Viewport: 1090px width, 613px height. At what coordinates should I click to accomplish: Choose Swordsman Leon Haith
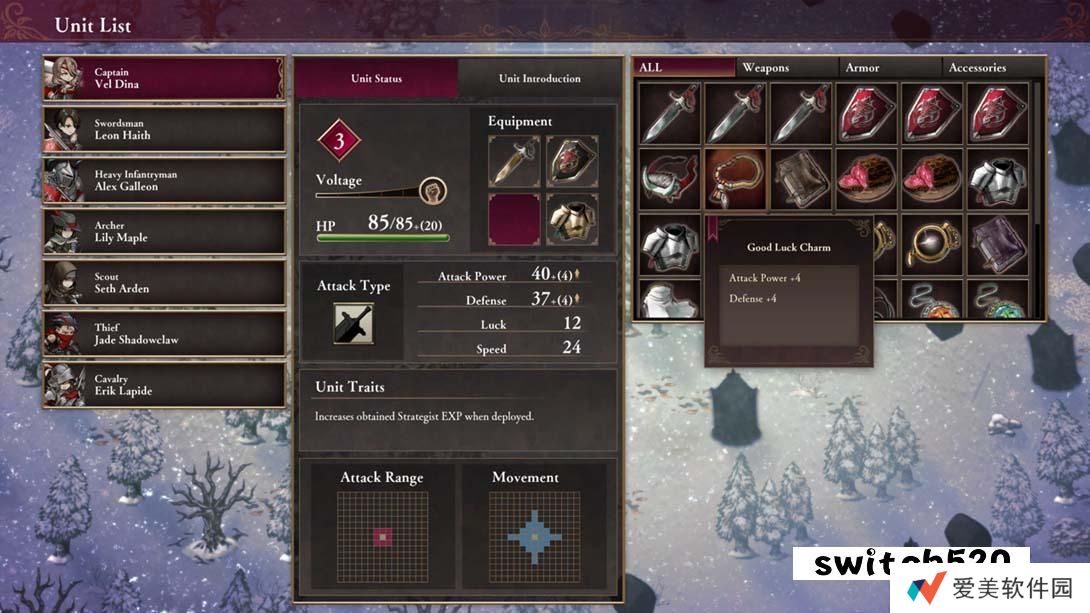[163, 129]
